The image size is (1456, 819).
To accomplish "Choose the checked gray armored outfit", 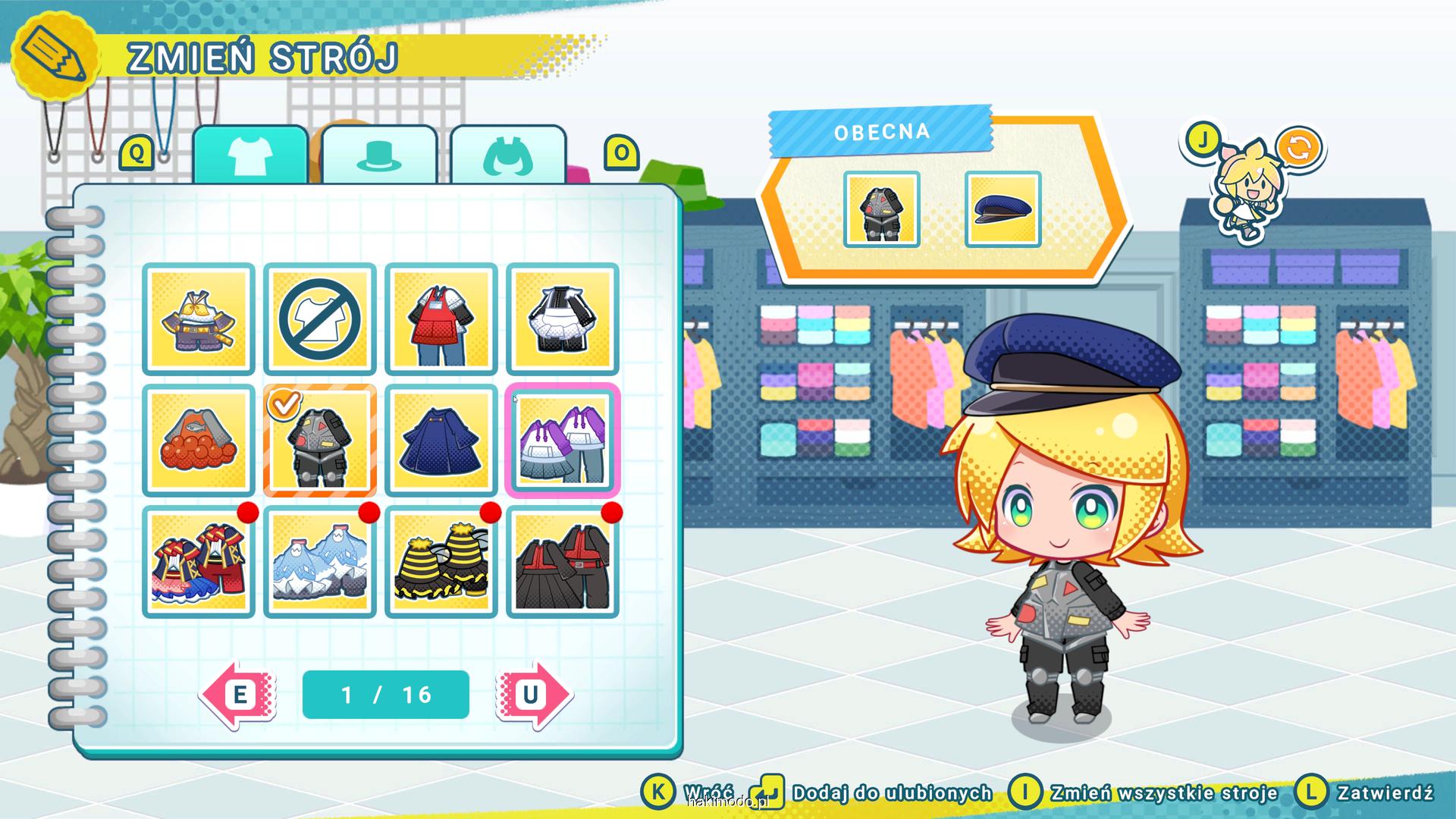I will [320, 441].
